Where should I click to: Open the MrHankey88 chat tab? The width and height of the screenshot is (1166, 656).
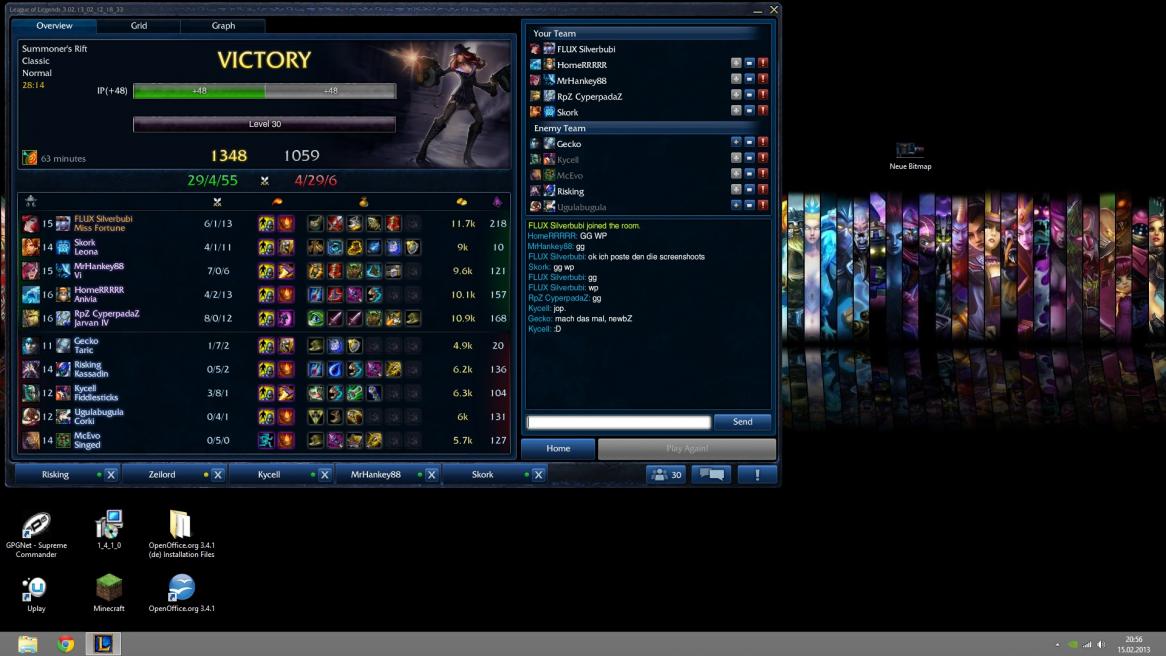coord(375,475)
